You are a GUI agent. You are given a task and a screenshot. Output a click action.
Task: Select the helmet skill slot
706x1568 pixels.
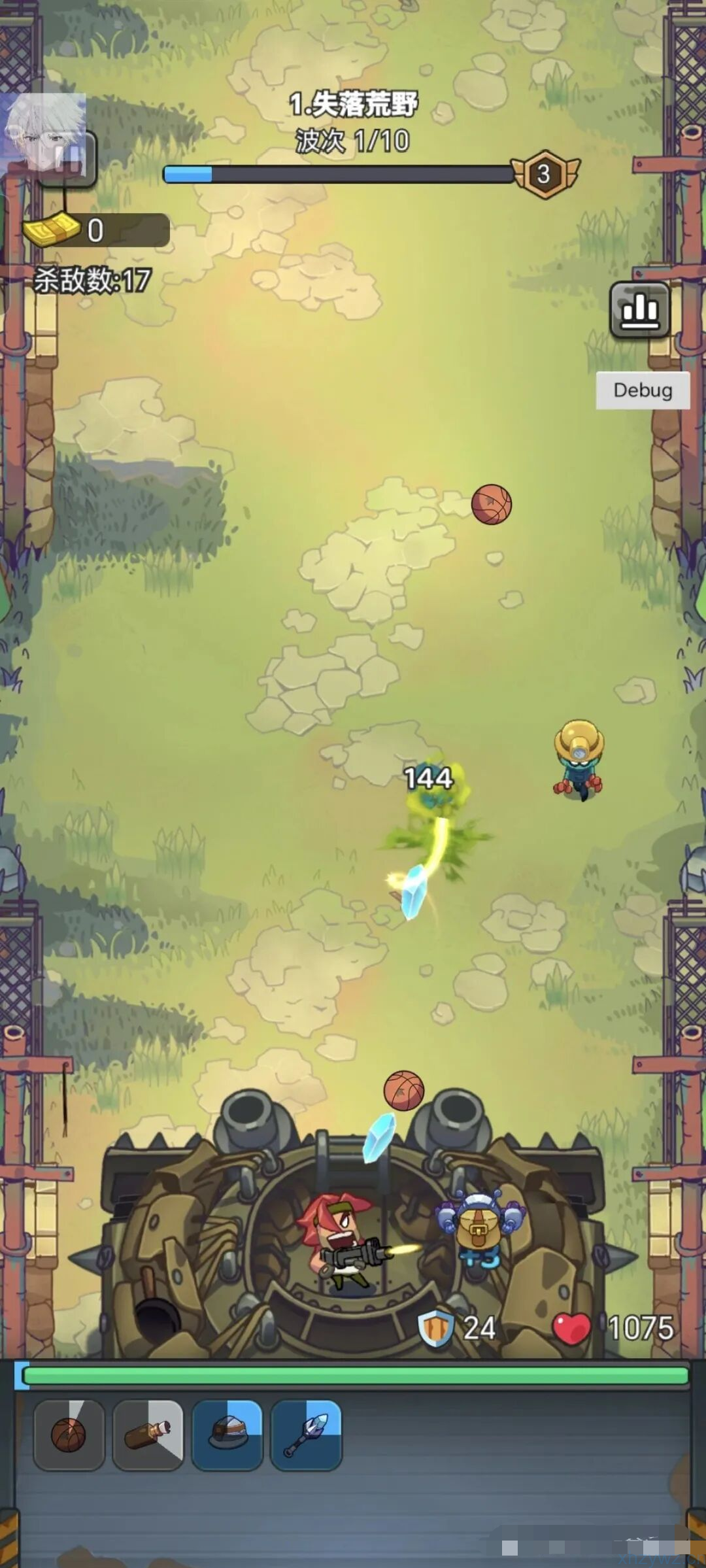pos(227,1435)
